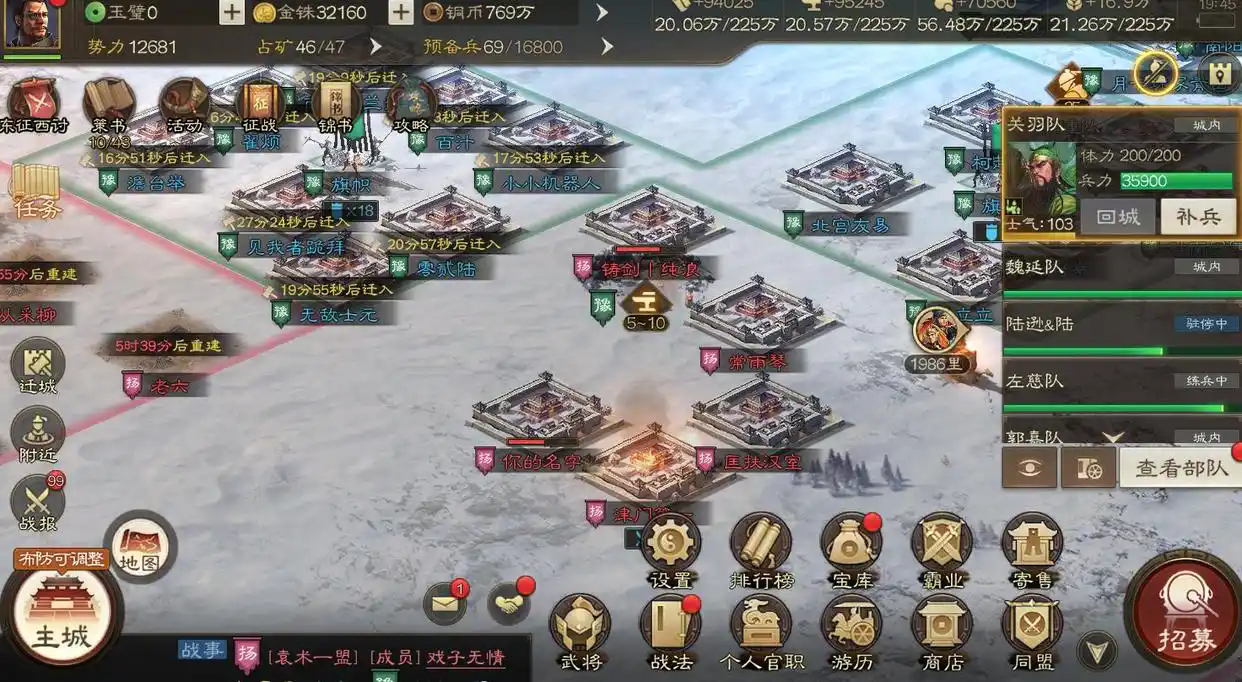Open the 宝库 treasury

[x=851, y=546]
